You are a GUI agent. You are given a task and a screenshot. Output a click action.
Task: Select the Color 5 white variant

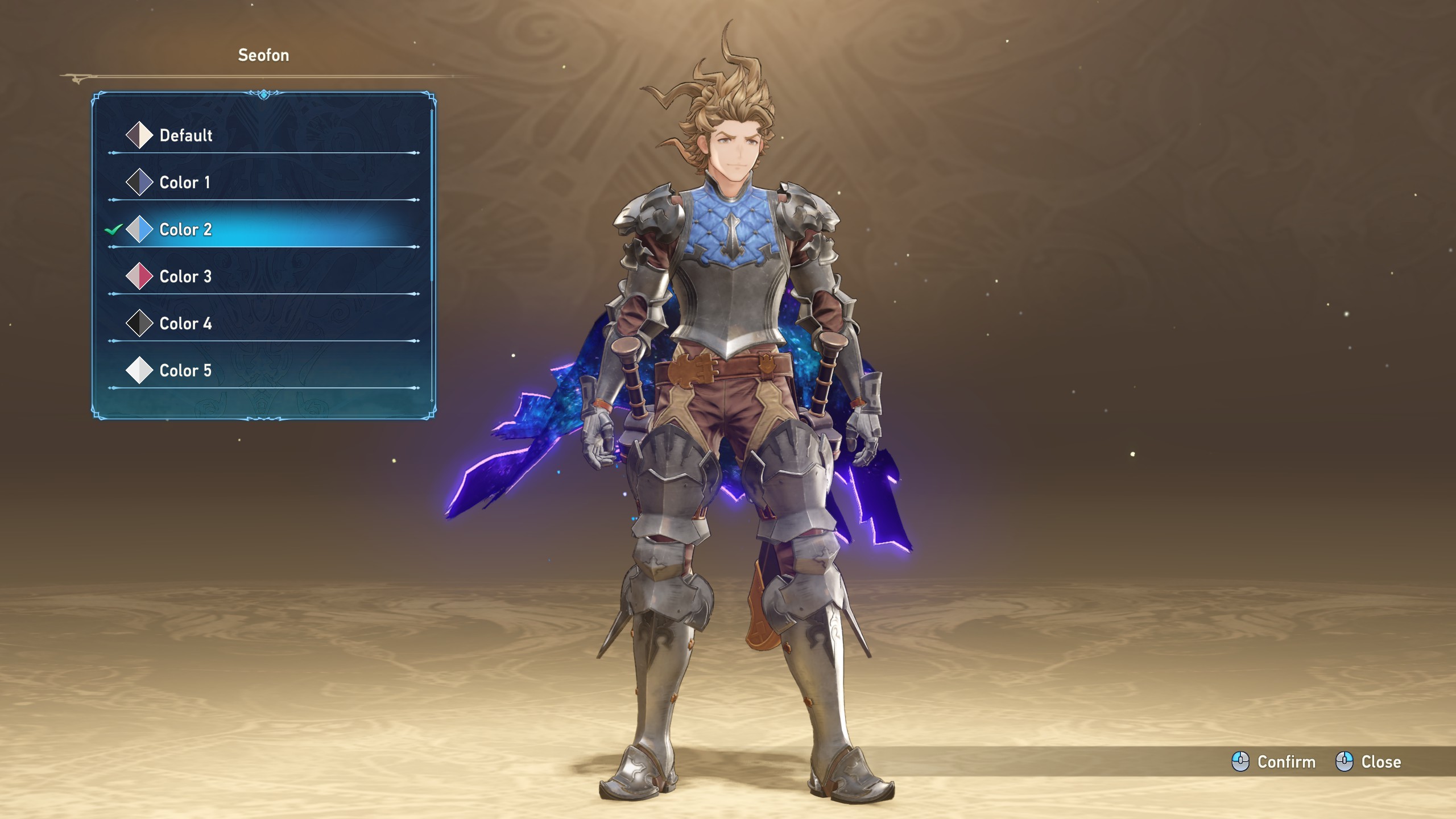[x=185, y=371]
